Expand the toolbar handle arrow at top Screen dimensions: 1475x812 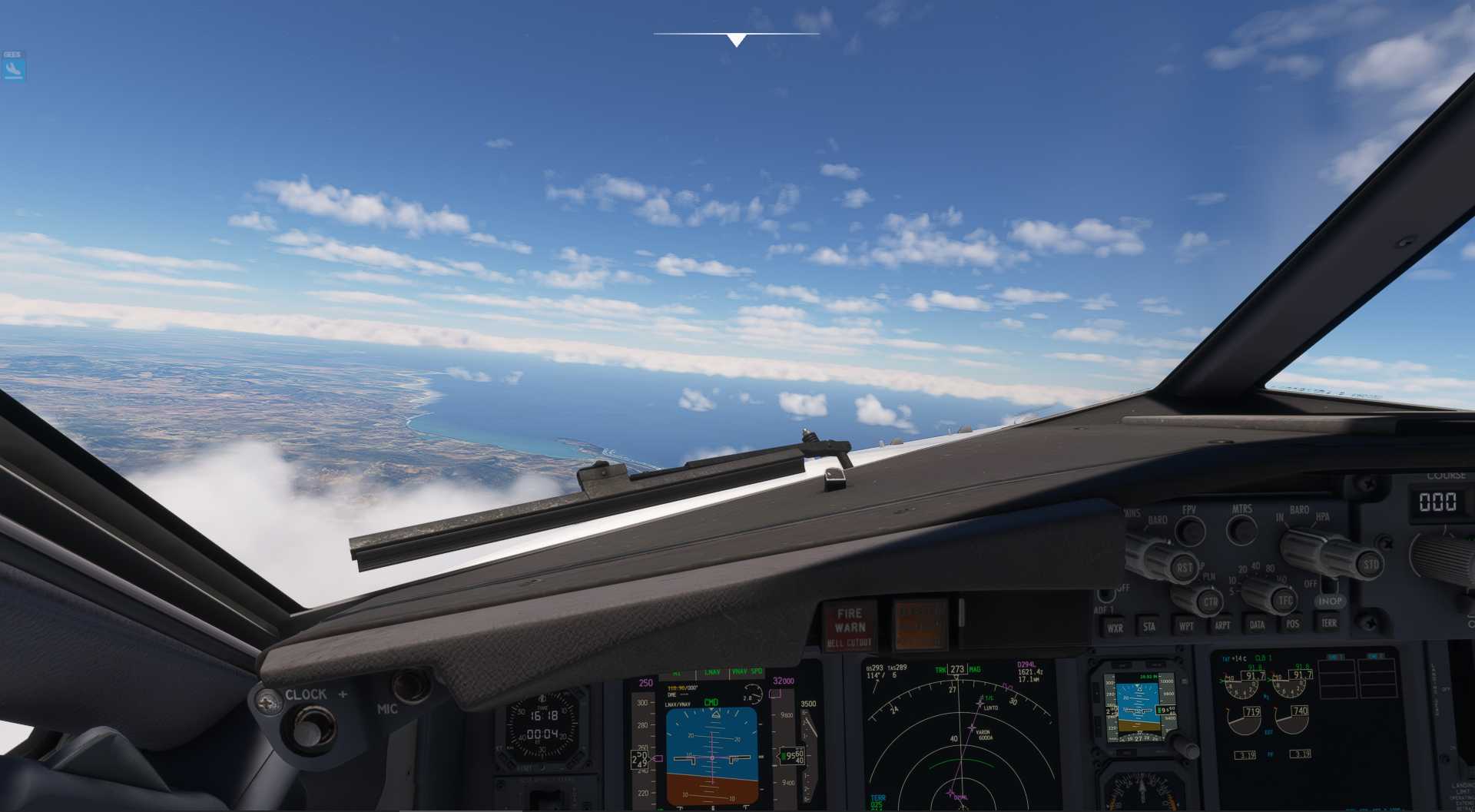(736, 40)
